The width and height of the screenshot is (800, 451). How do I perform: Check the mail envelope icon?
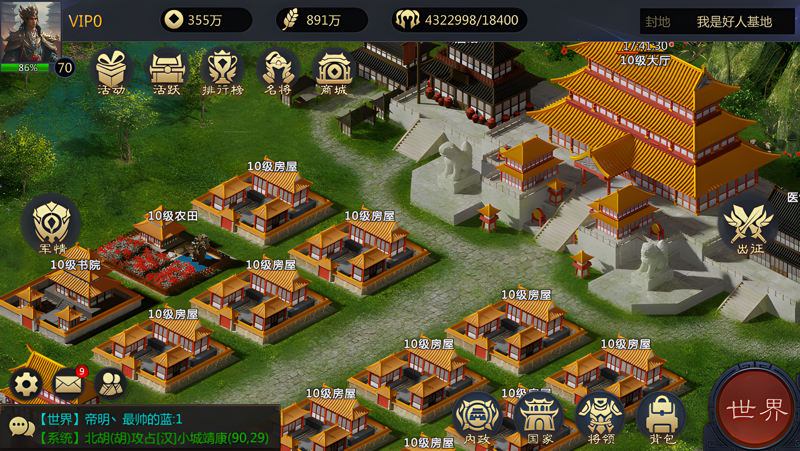68,383
